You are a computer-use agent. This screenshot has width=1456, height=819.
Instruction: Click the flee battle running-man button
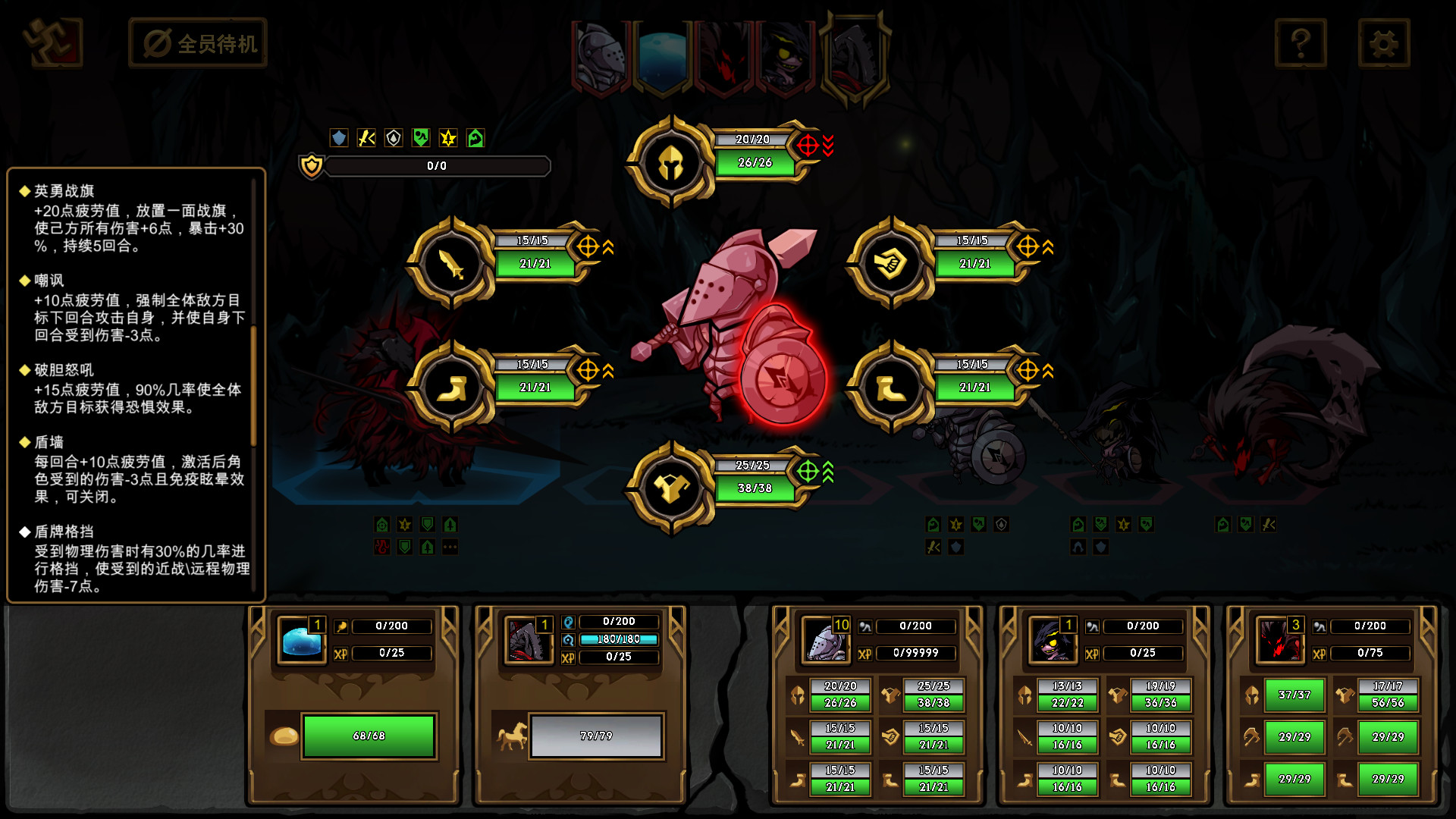click(x=52, y=42)
